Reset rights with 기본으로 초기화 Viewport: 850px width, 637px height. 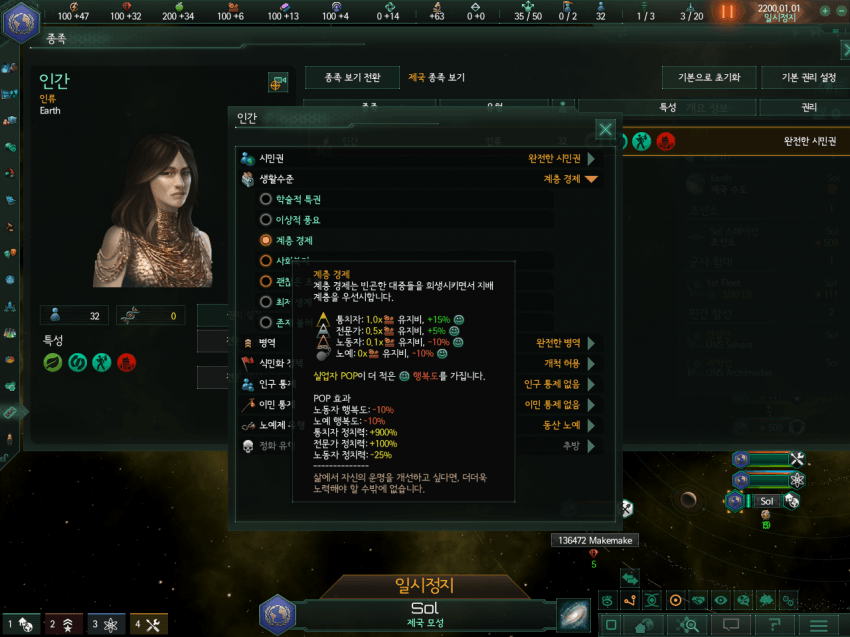(x=706, y=78)
